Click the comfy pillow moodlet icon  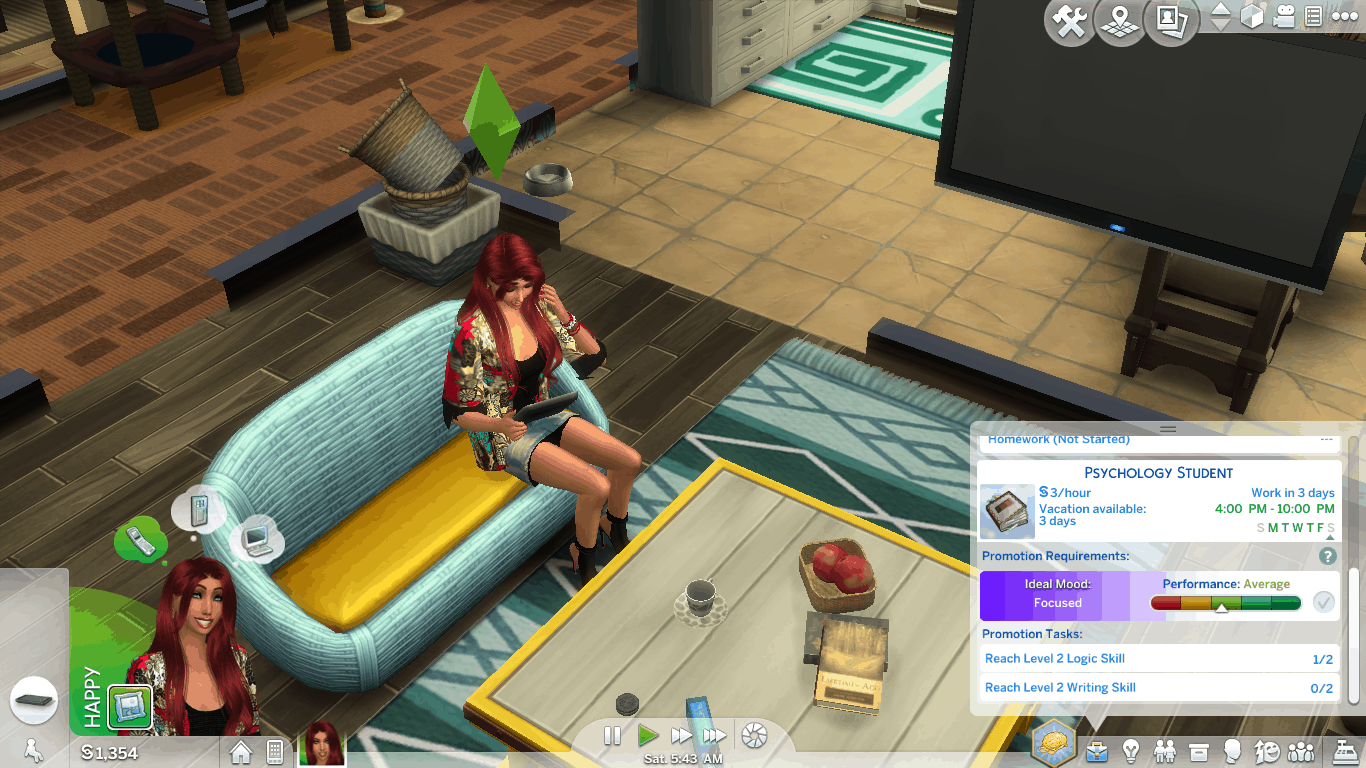130,705
